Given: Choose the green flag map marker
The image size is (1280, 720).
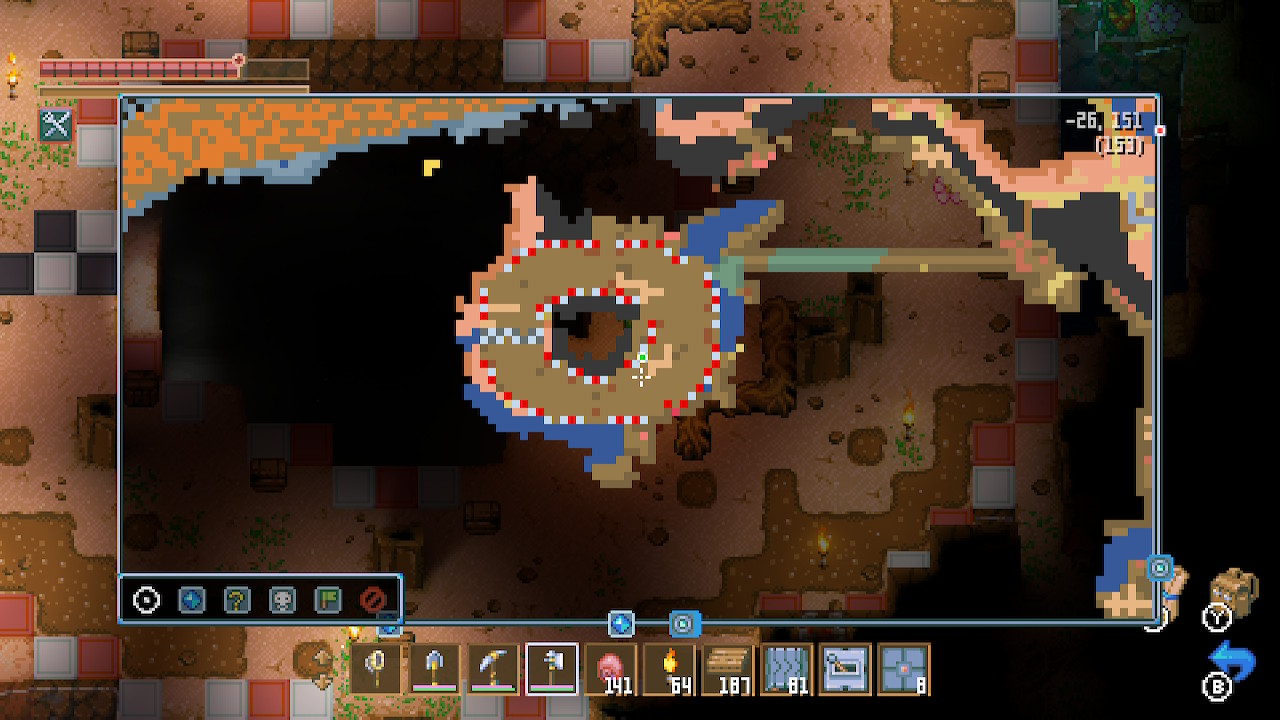Looking at the screenshot, I should tap(327, 600).
